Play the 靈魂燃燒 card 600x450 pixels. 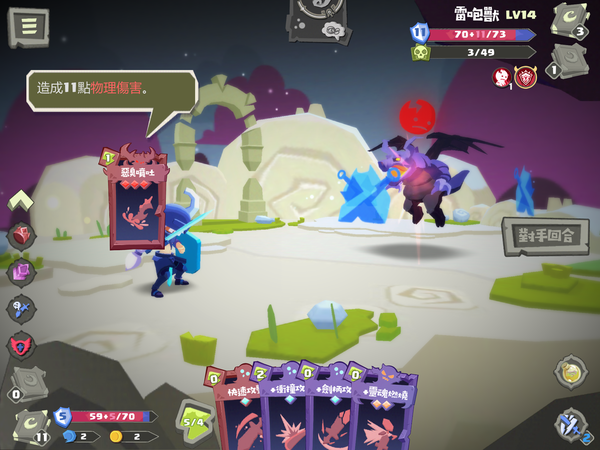click(x=383, y=410)
